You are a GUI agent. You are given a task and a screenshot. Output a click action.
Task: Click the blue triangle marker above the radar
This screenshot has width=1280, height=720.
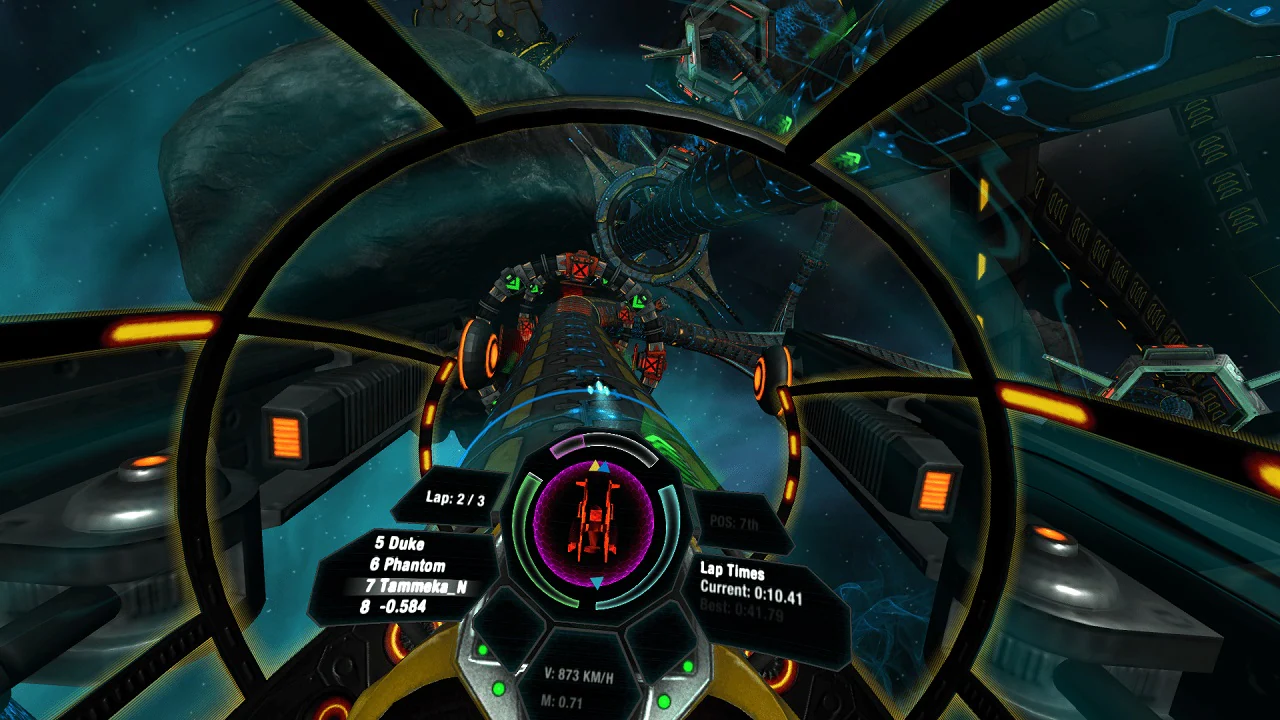[606, 468]
